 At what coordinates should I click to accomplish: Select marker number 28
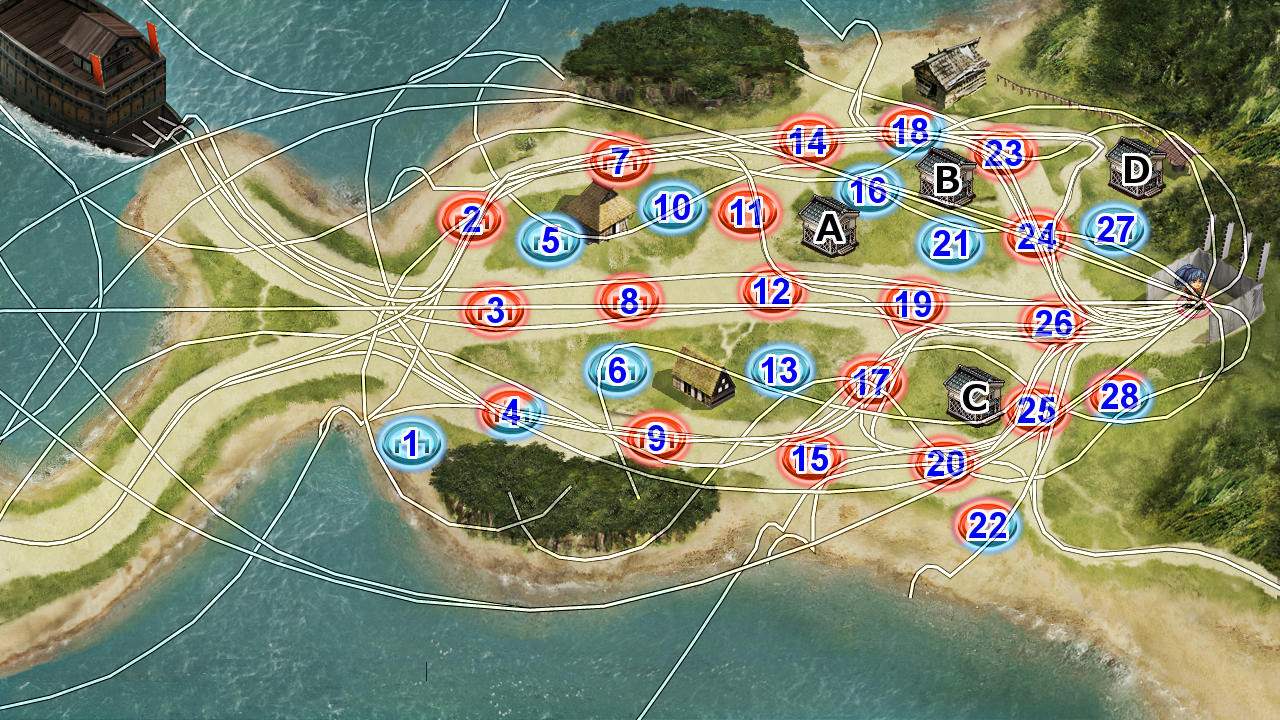coord(1119,397)
